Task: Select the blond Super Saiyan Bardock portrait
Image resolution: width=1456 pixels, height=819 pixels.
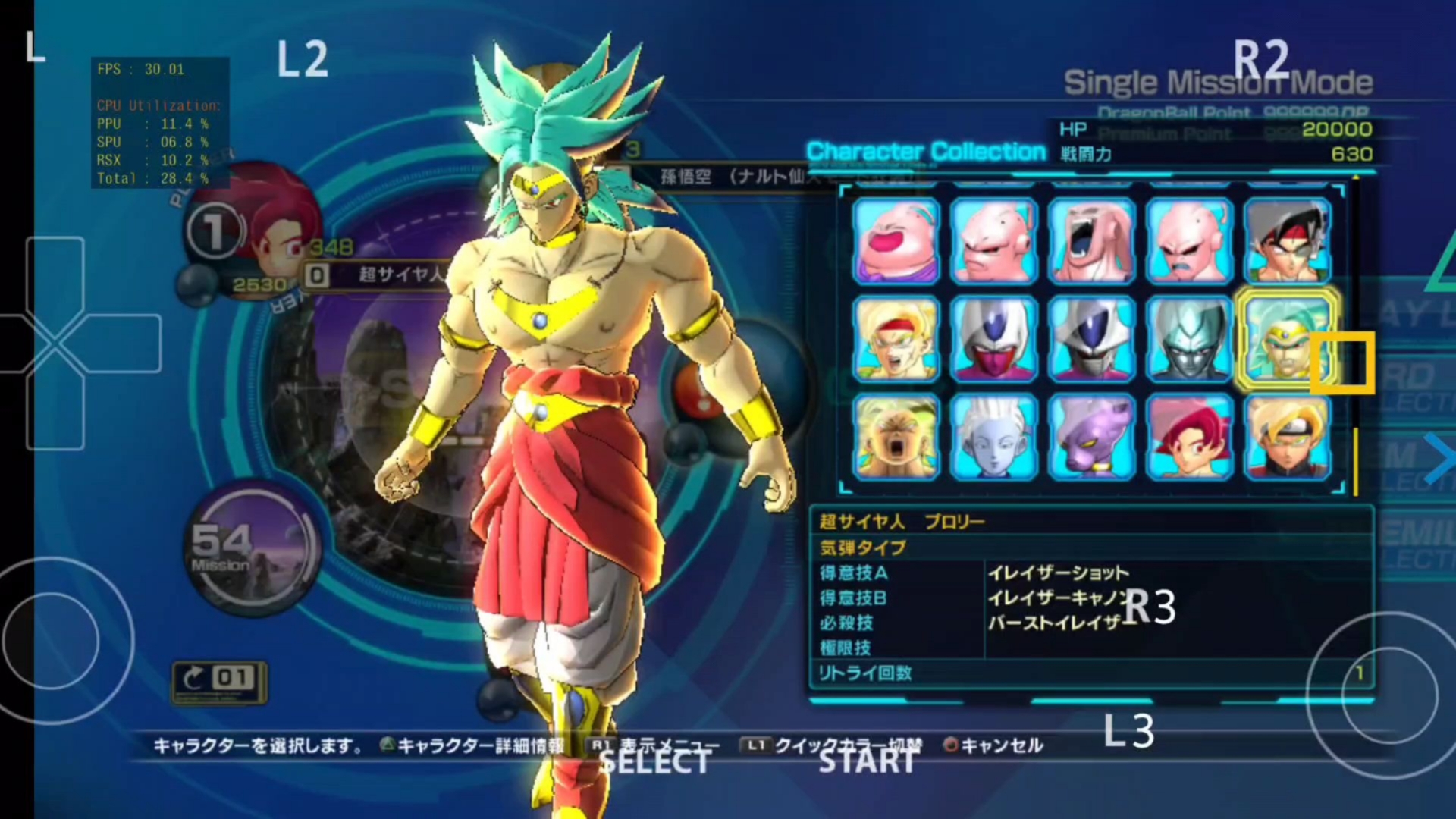Action: 896,338
